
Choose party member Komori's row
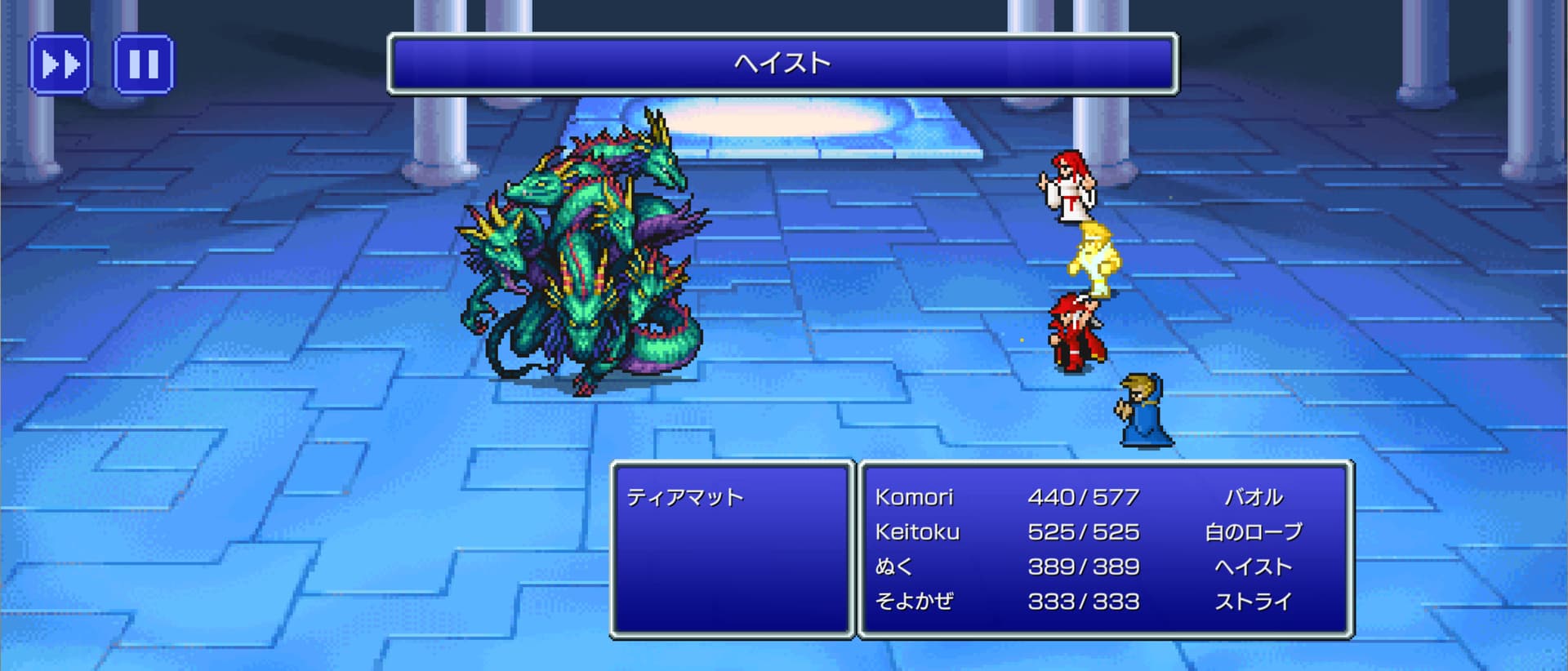point(914,497)
